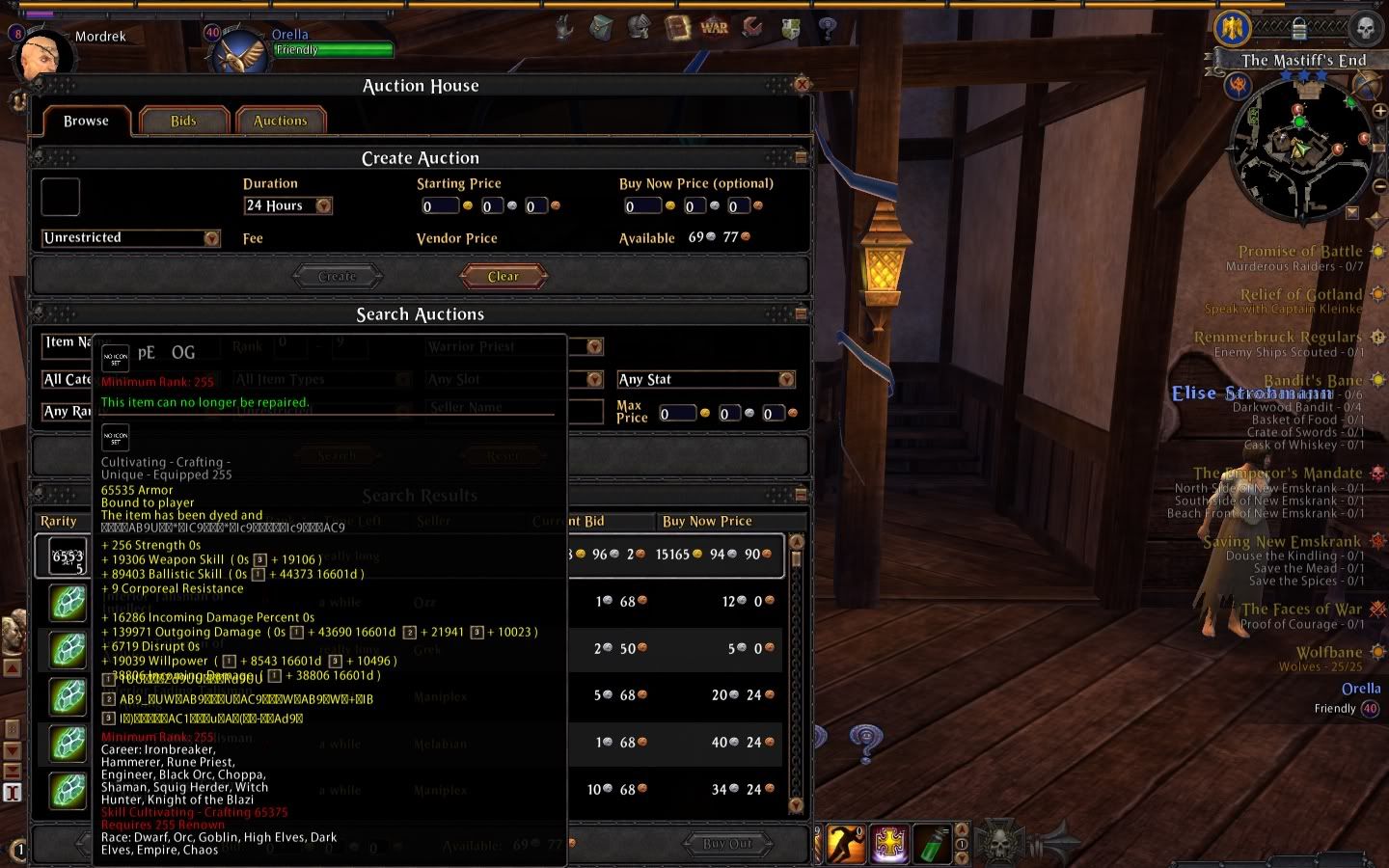Select the Promise of Battle quest tracker
1389x868 pixels.
(x=1299, y=252)
